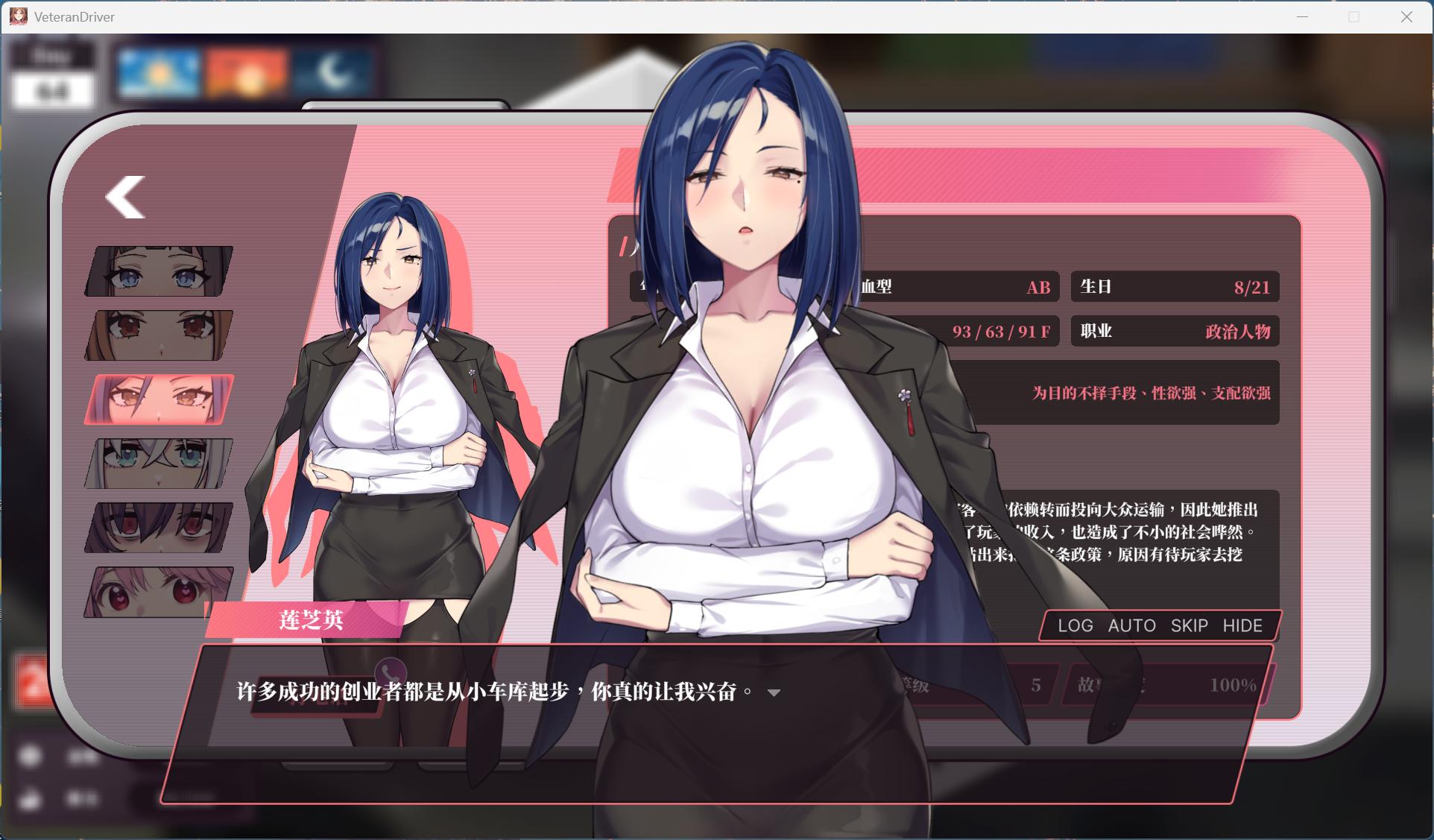The width and height of the screenshot is (1434, 840).
Task: Click the dialogue text to advance the story
Action: pyautogui.click(x=492, y=692)
